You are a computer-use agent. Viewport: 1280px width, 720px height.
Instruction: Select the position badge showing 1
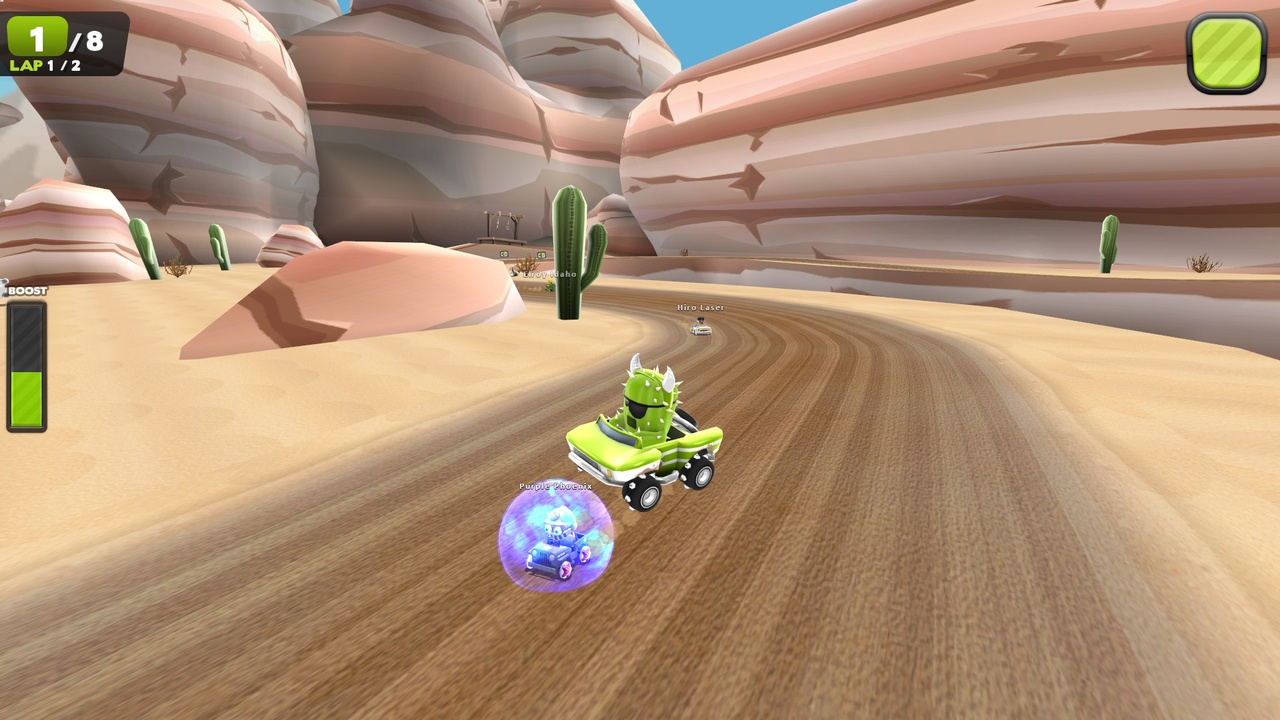(x=38, y=37)
